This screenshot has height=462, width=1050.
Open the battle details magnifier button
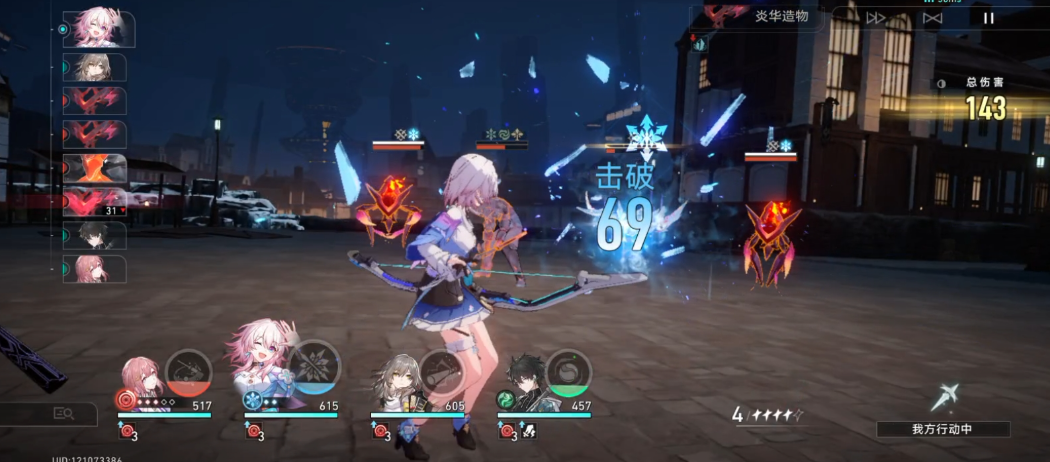(x=63, y=413)
